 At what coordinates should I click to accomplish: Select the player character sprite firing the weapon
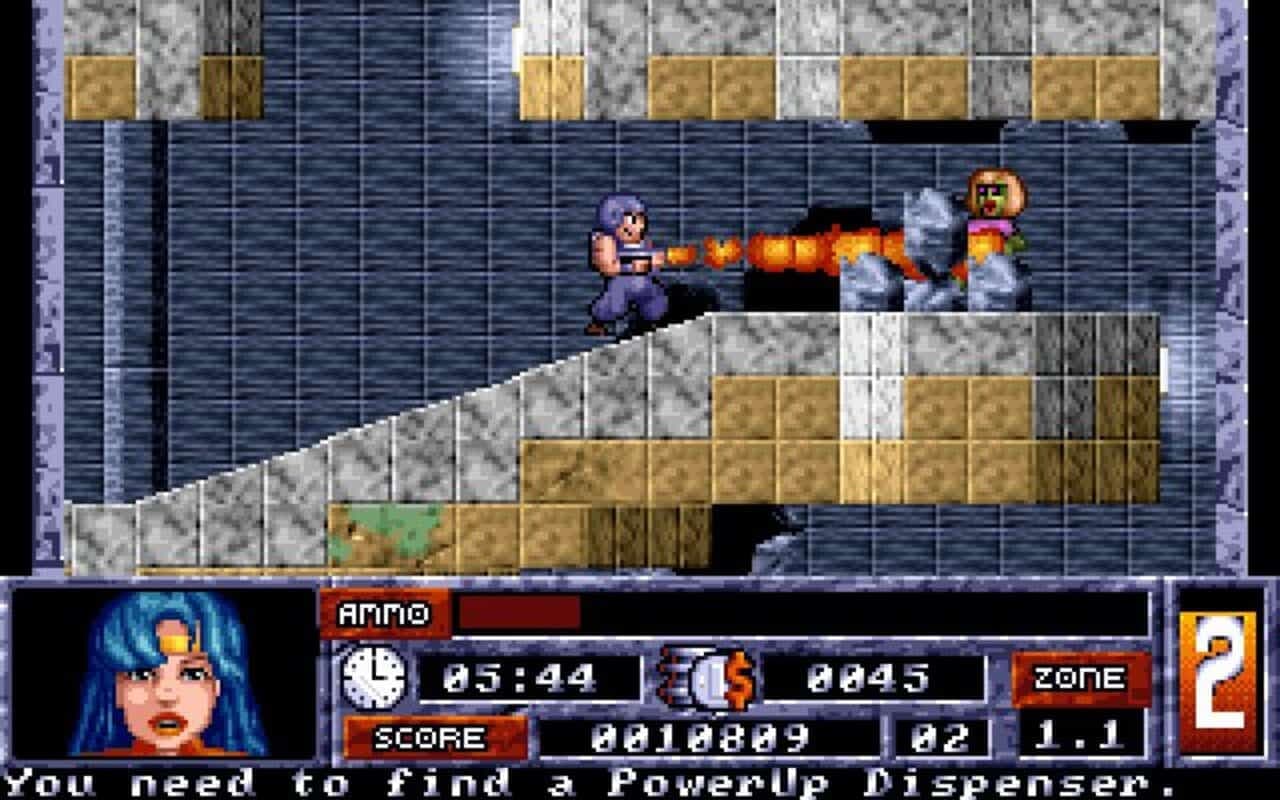tap(620, 260)
